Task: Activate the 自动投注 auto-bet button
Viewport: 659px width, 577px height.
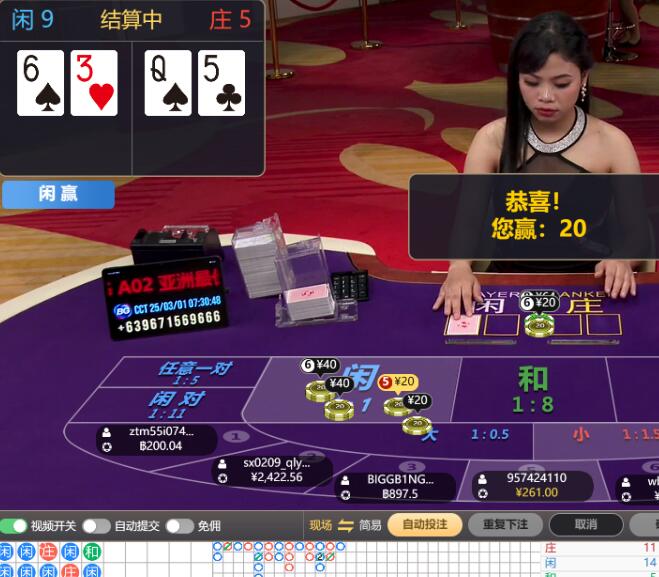Action: click(425, 525)
